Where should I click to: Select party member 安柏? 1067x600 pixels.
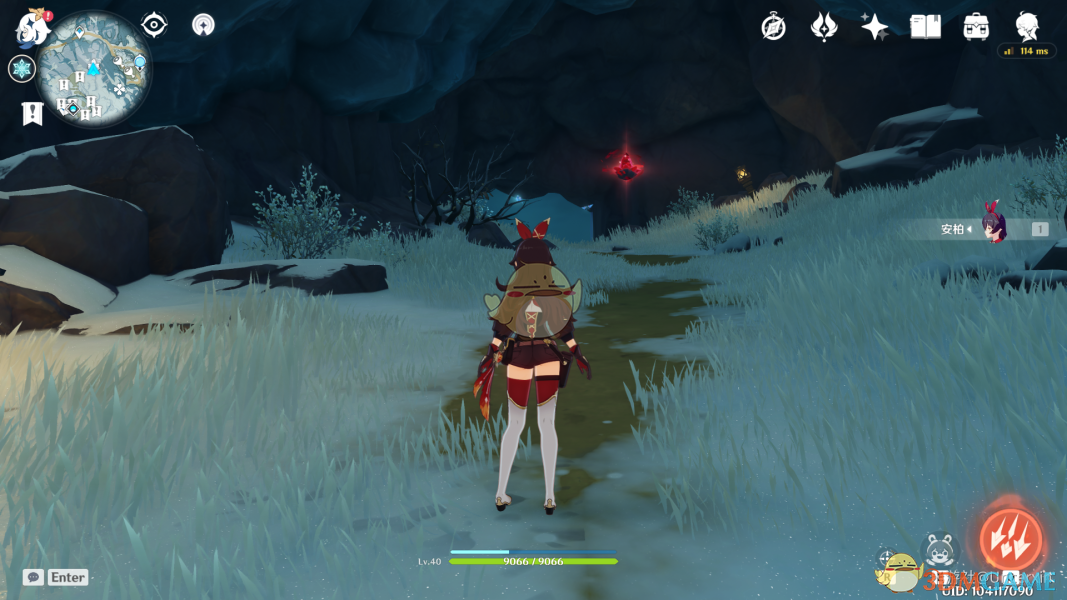point(992,229)
